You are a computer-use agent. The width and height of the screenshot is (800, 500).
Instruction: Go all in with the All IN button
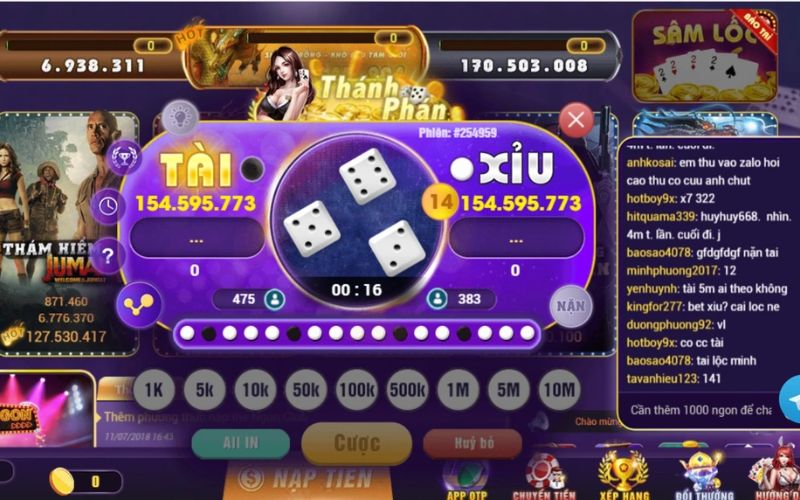241,443
